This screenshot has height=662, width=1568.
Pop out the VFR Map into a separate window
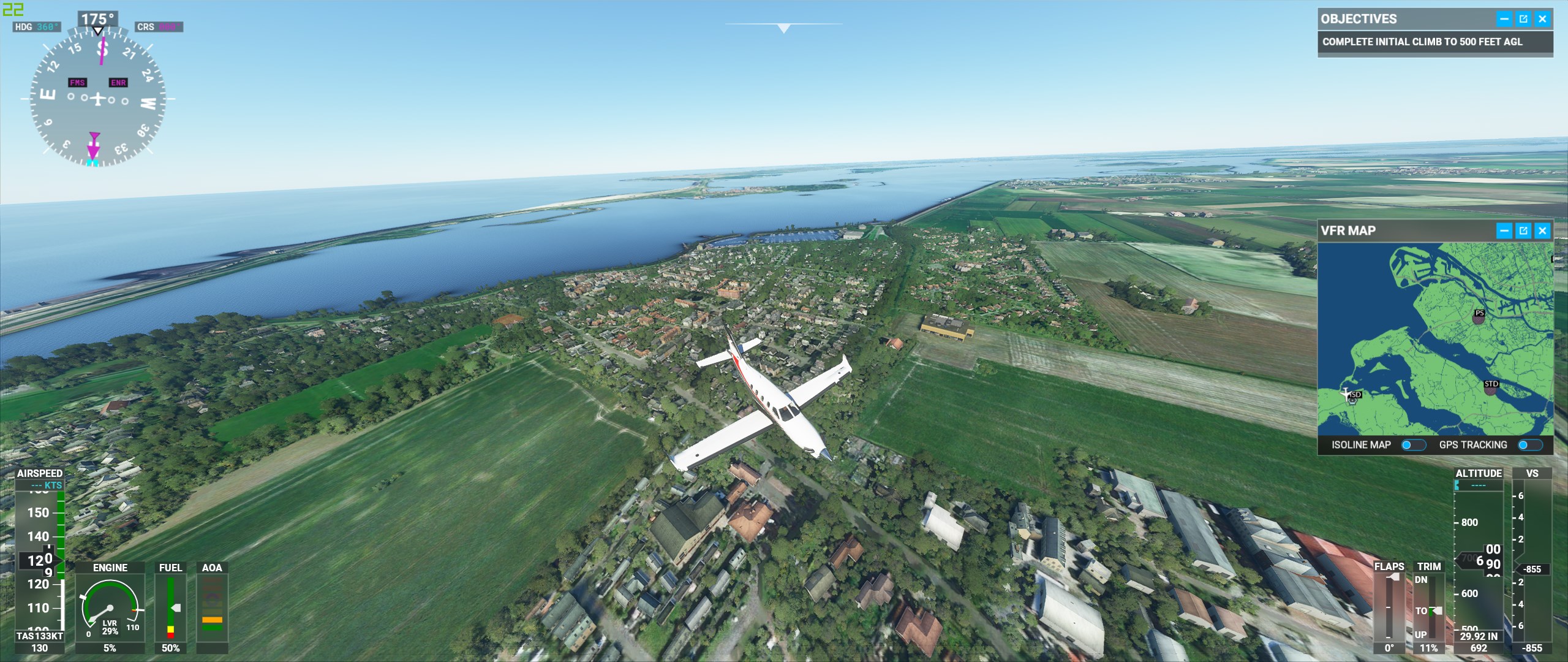click(x=1523, y=230)
